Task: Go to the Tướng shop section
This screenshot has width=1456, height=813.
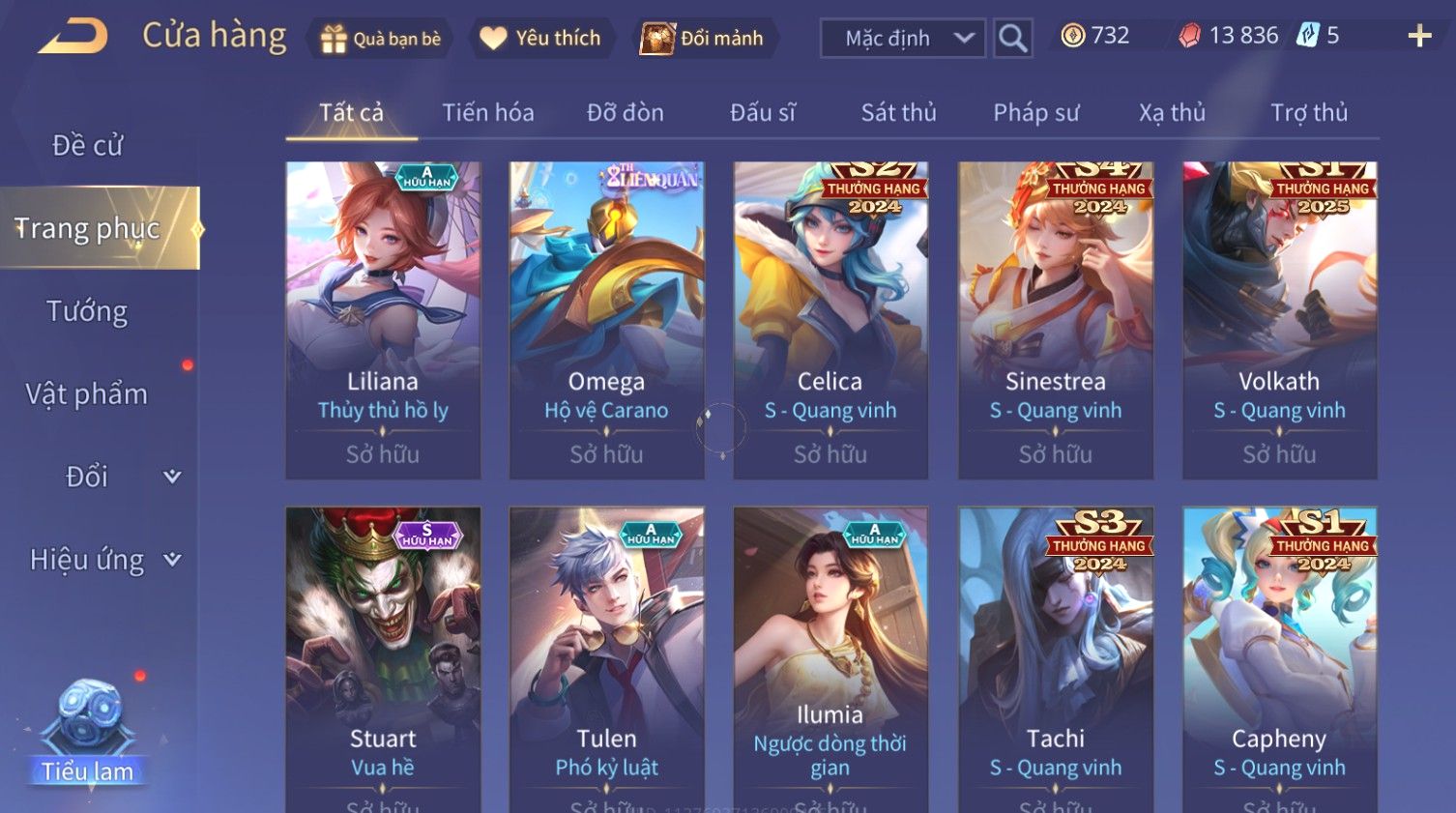Action: (x=87, y=311)
